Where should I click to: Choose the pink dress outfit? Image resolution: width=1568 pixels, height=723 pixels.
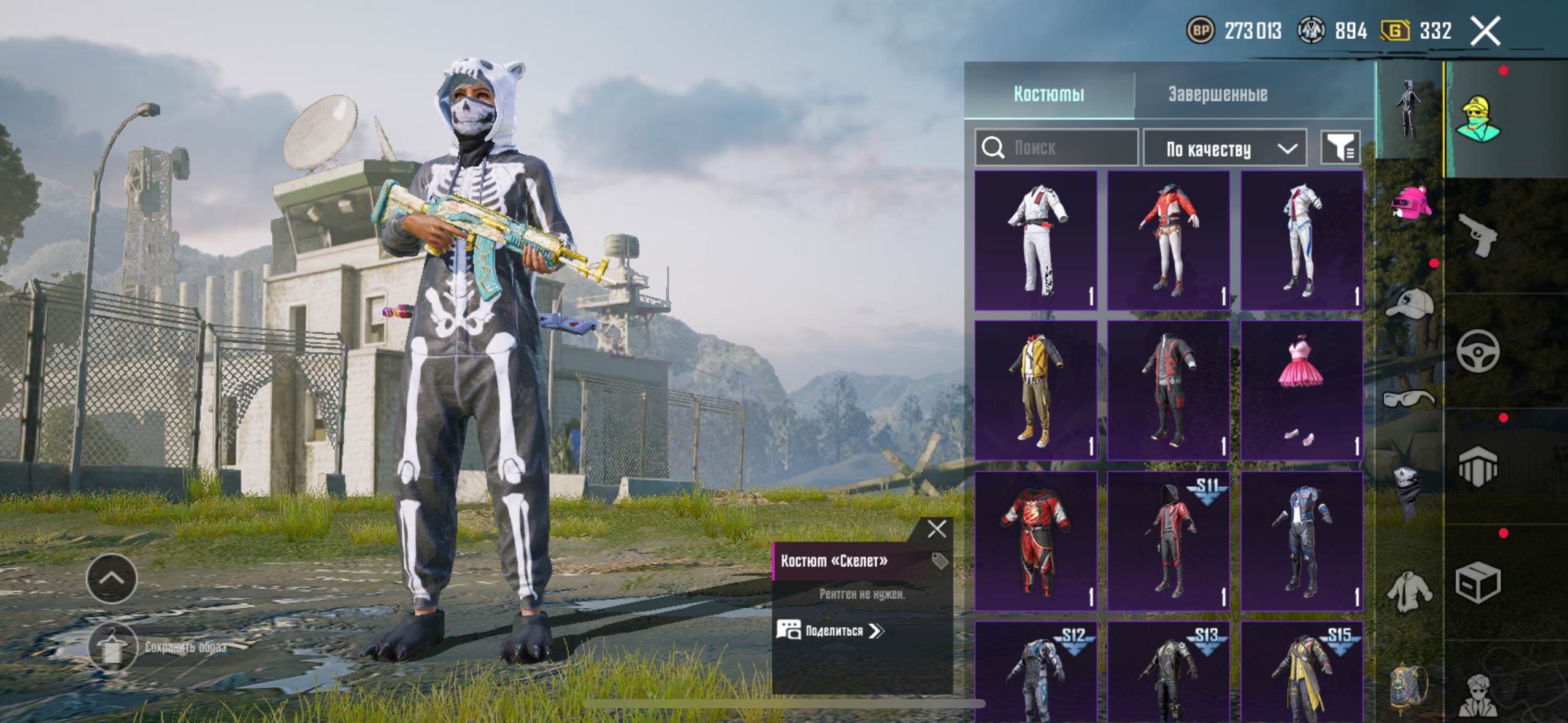[1301, 390]
